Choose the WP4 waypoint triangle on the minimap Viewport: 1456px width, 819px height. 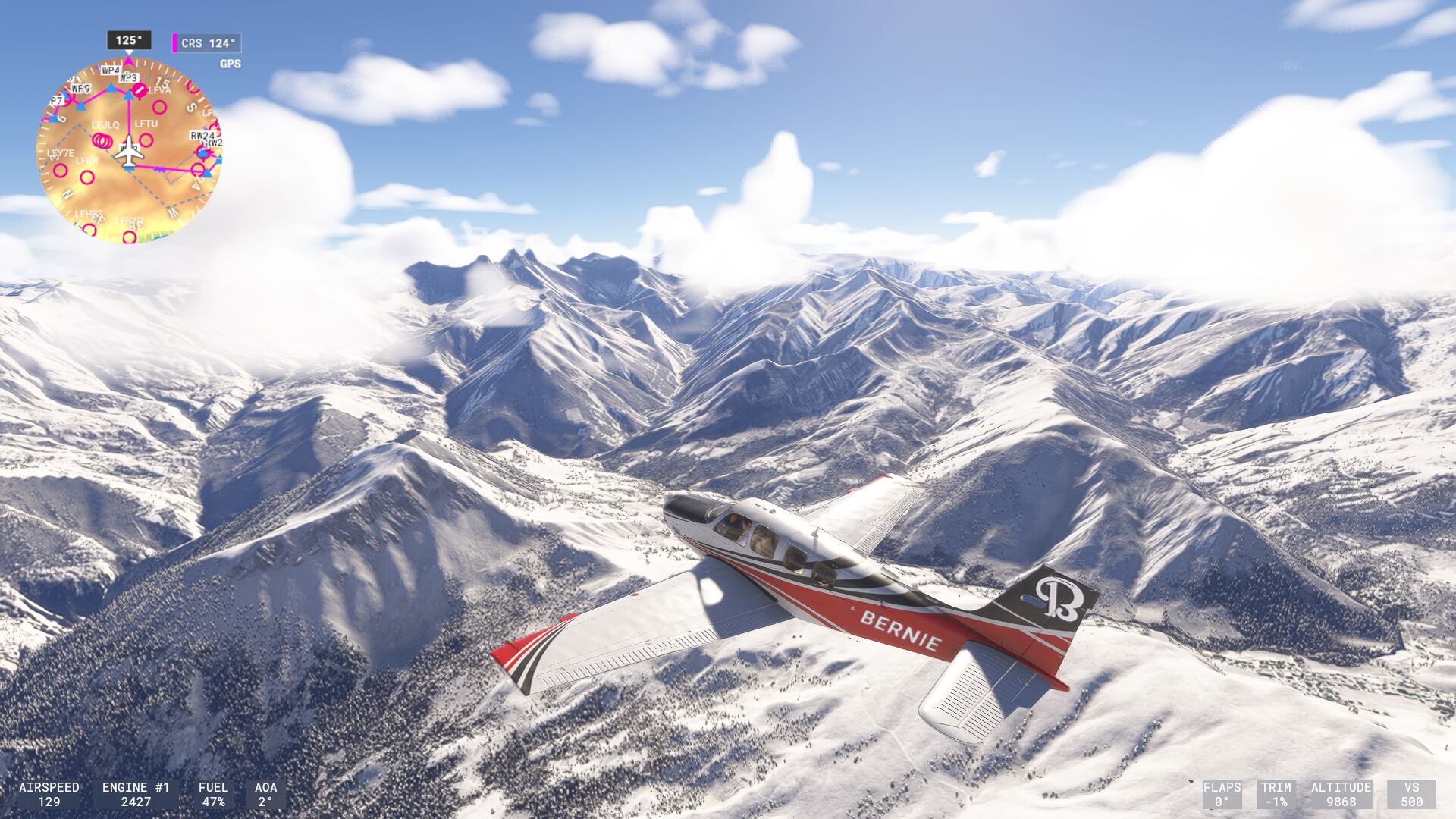(111, 88)
